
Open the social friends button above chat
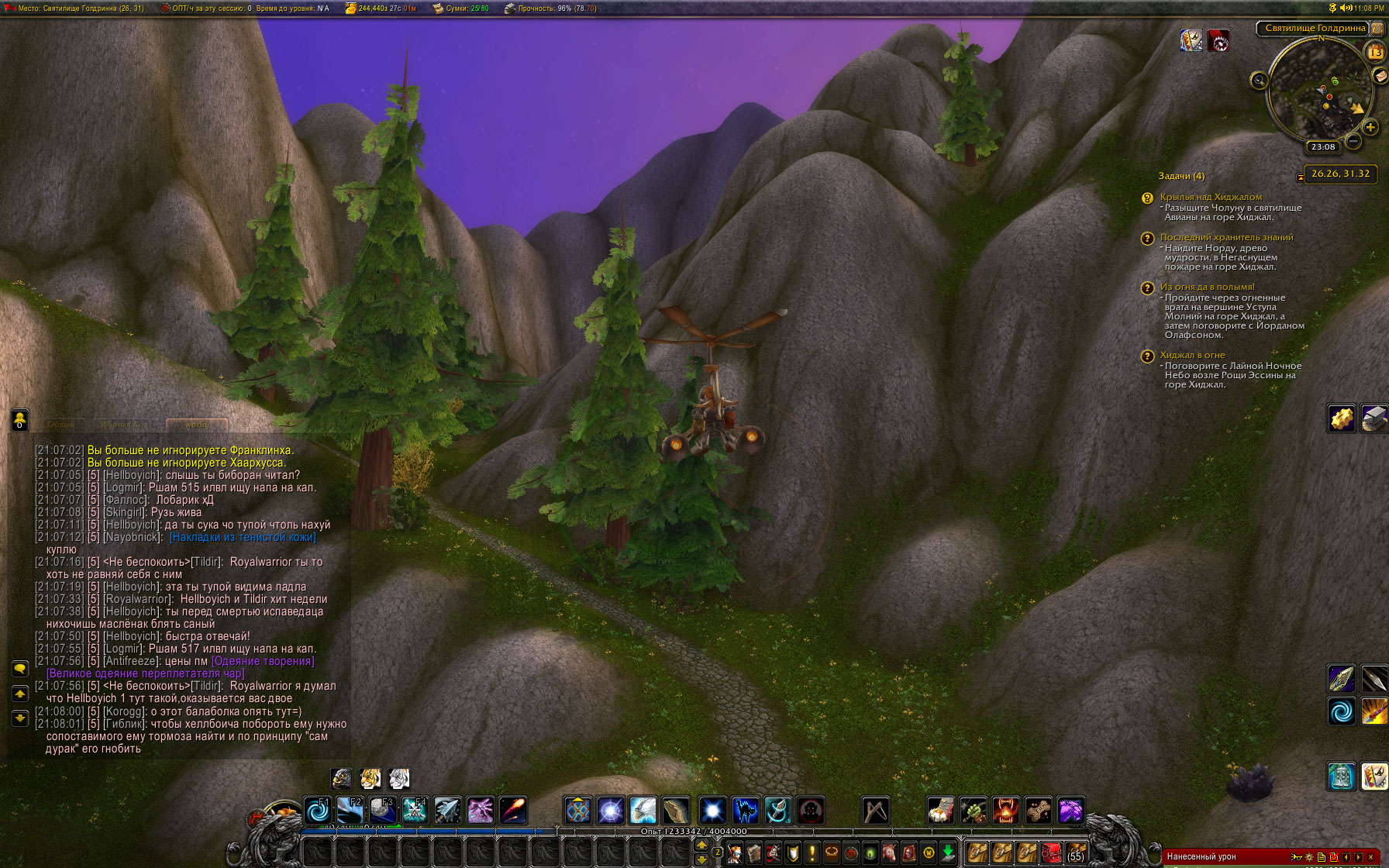(x=20, y=419)
